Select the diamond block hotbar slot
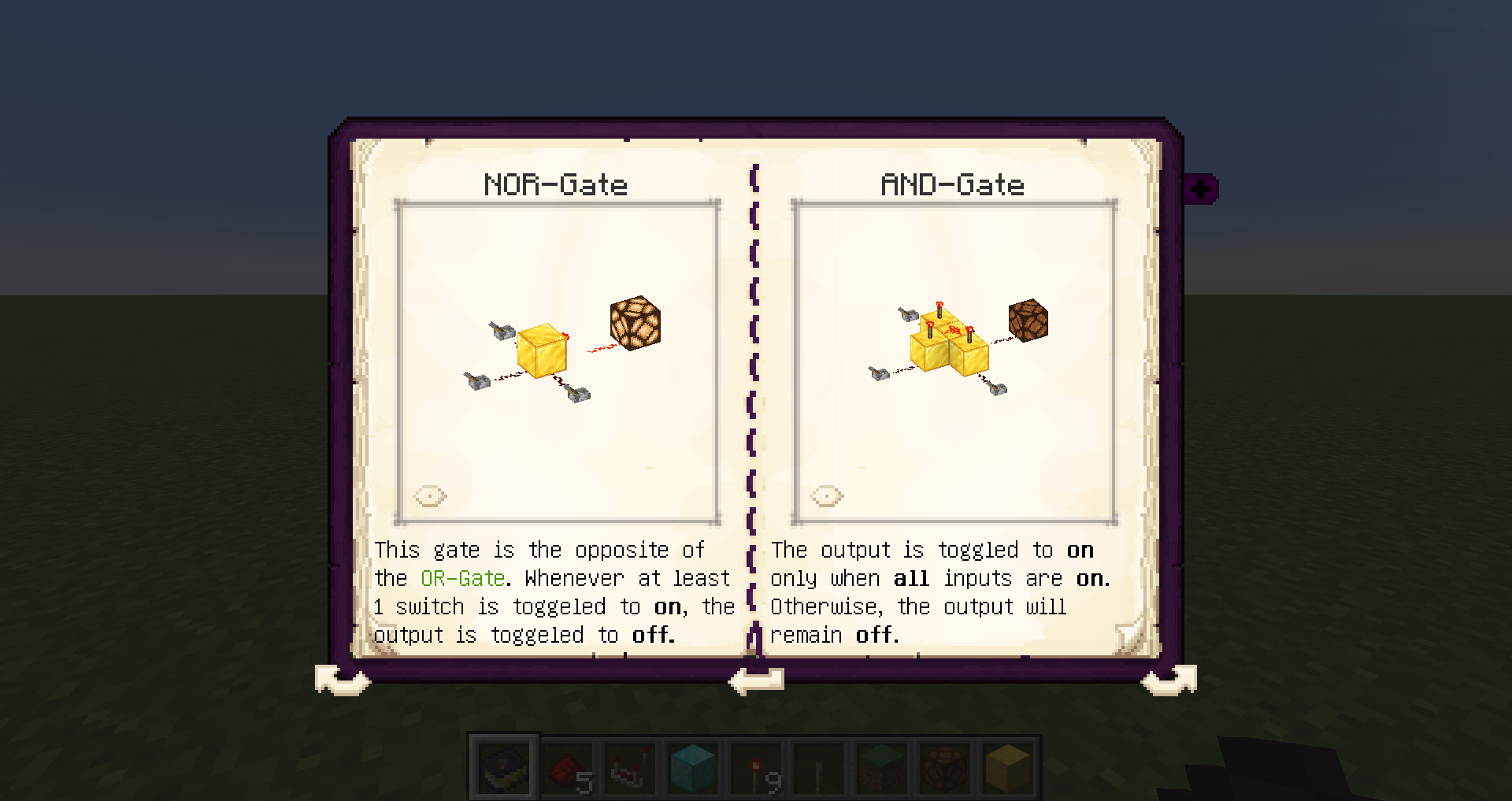The image size is (1512, 801). tap(693, 767)
